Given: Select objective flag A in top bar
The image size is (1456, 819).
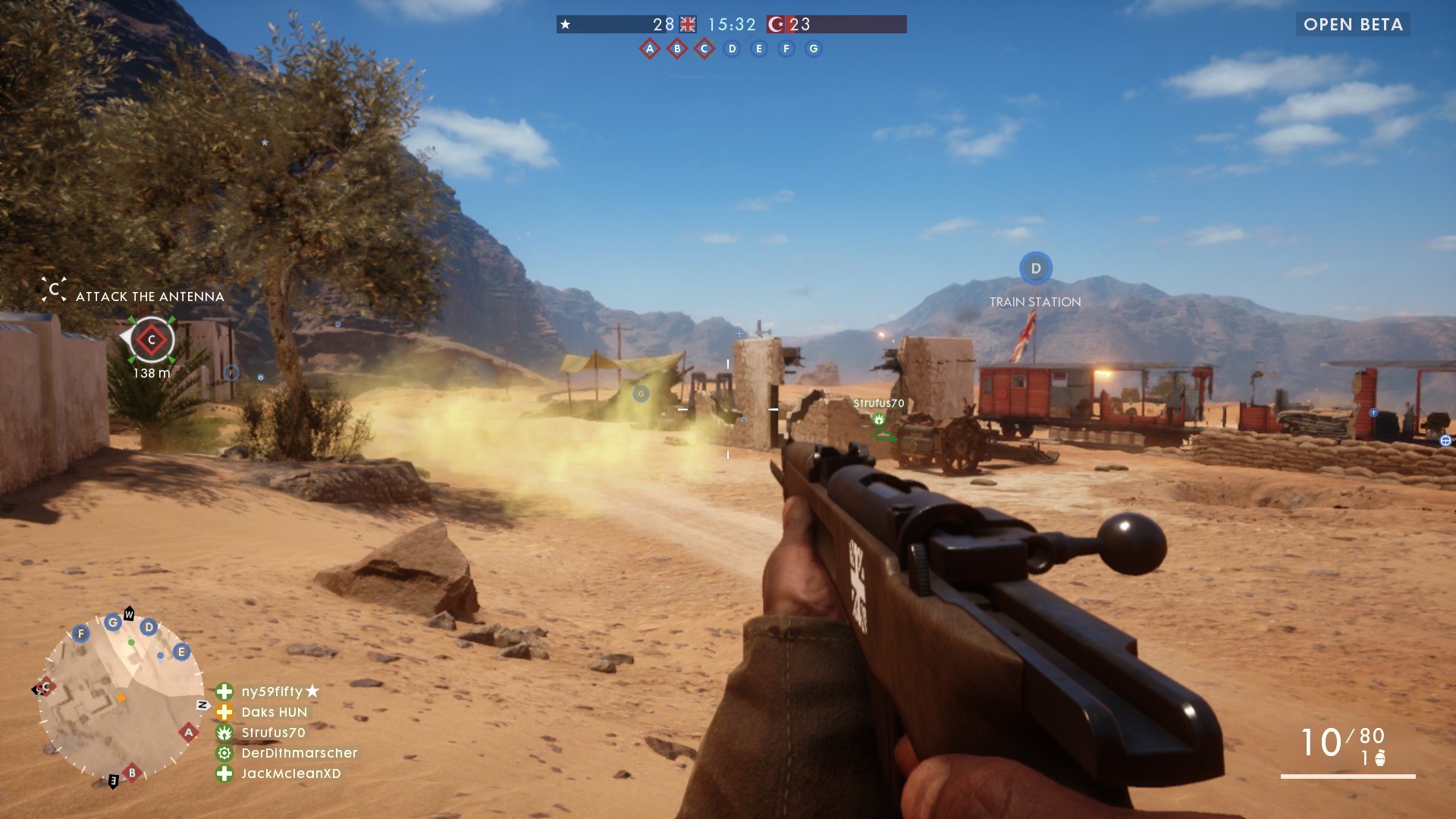Looking at the screenshot, I should coord(650,49).
